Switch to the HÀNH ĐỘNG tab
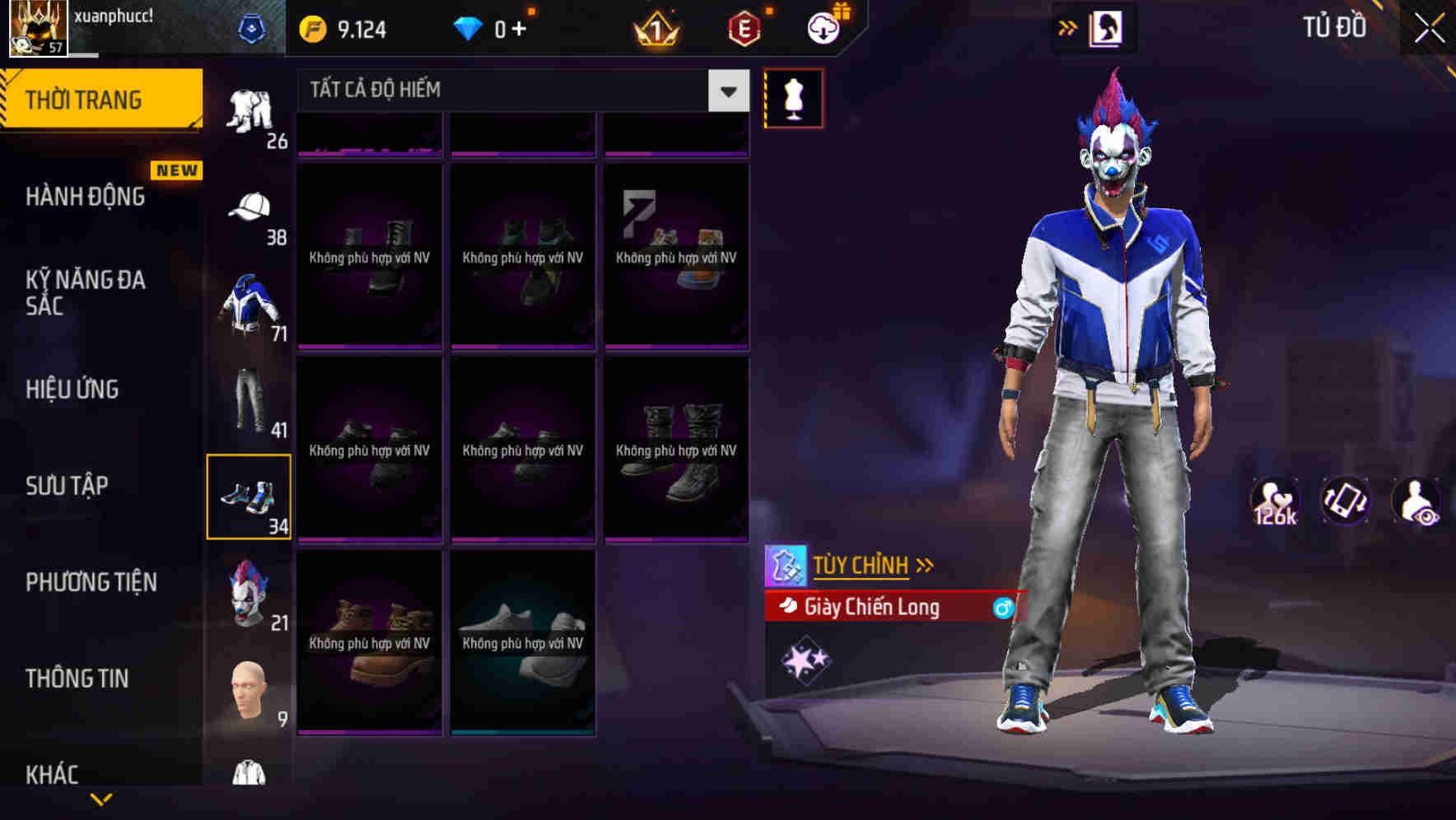Screen dimensions: 1456x820 pos(85,196)
